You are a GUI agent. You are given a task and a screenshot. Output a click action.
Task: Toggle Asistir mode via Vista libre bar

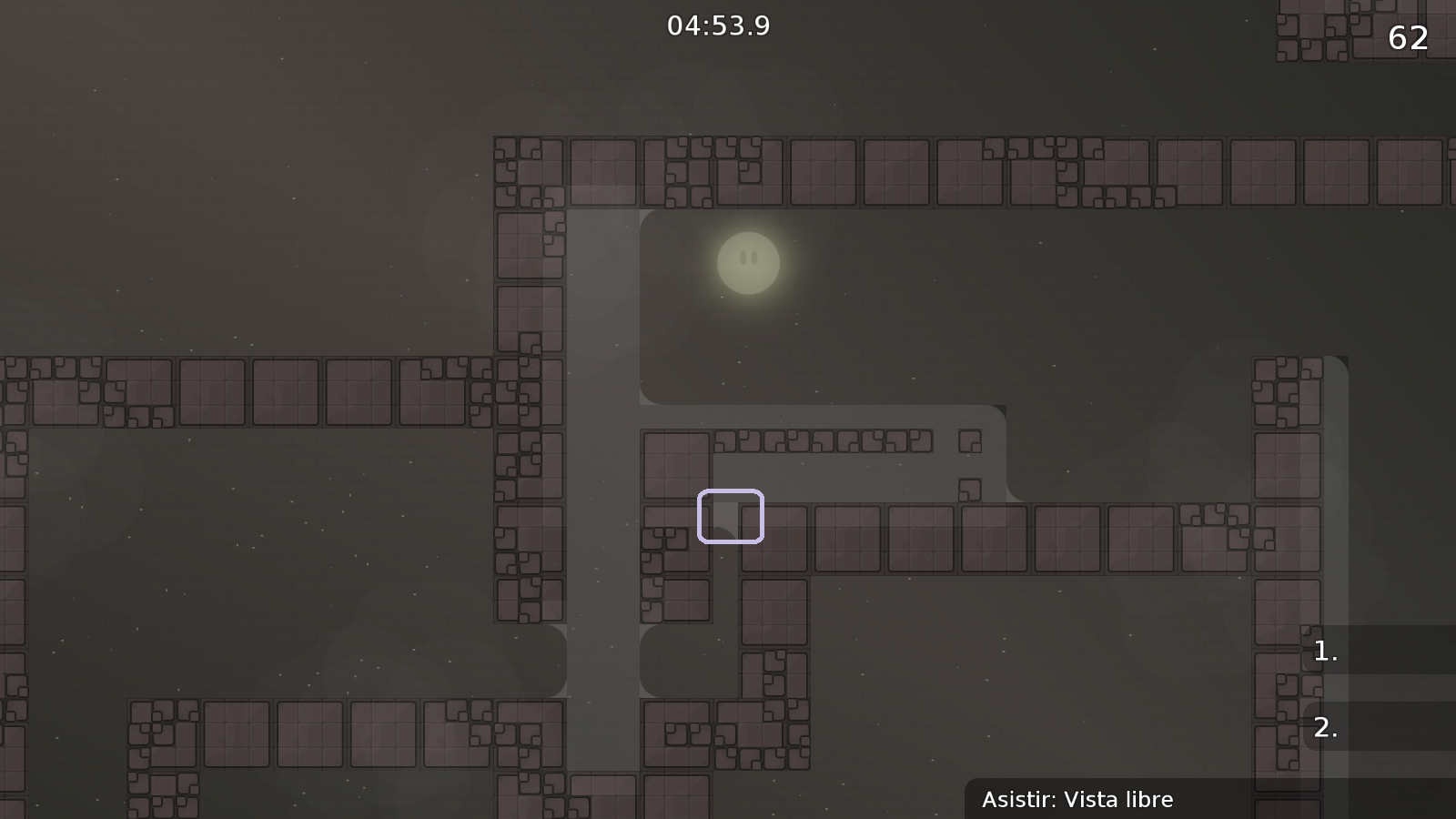pos(1078,800)
